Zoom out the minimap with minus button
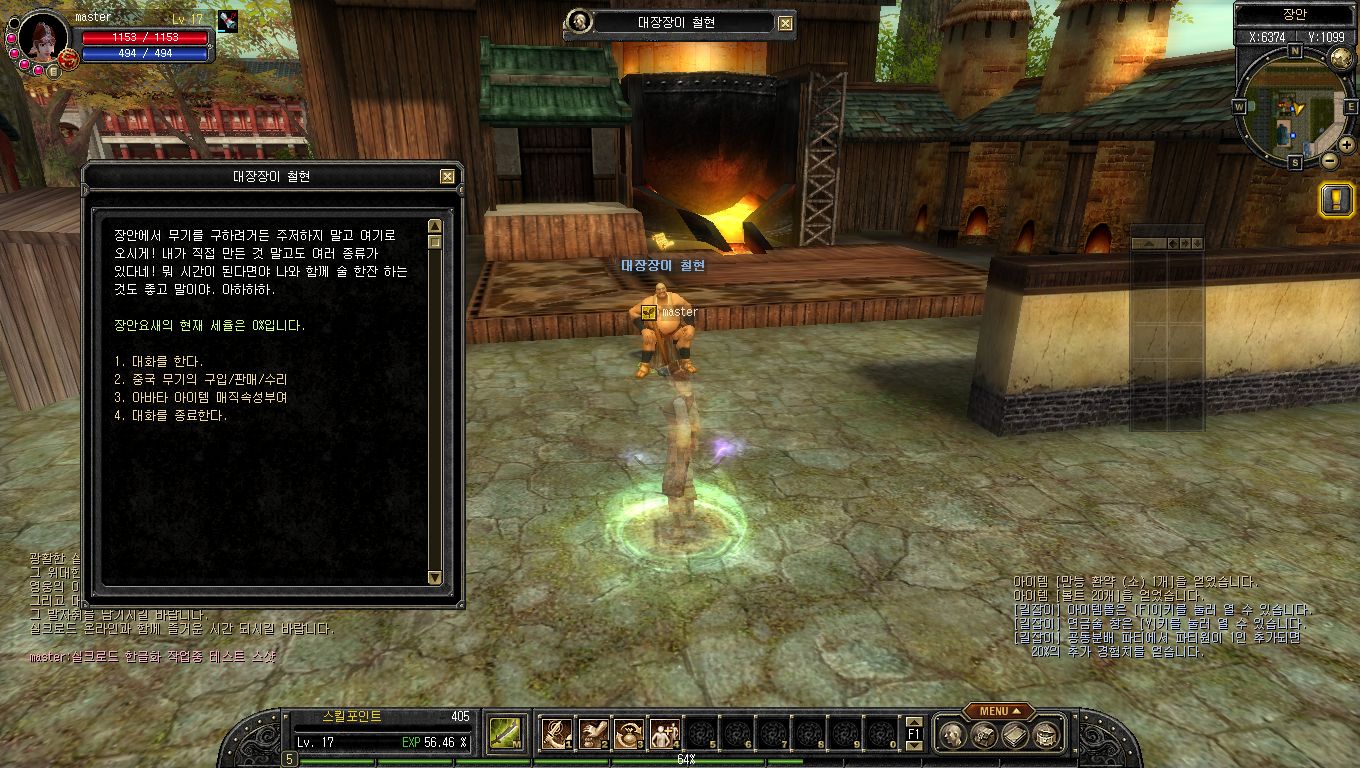1360x768 pixels. [1330, 160]
